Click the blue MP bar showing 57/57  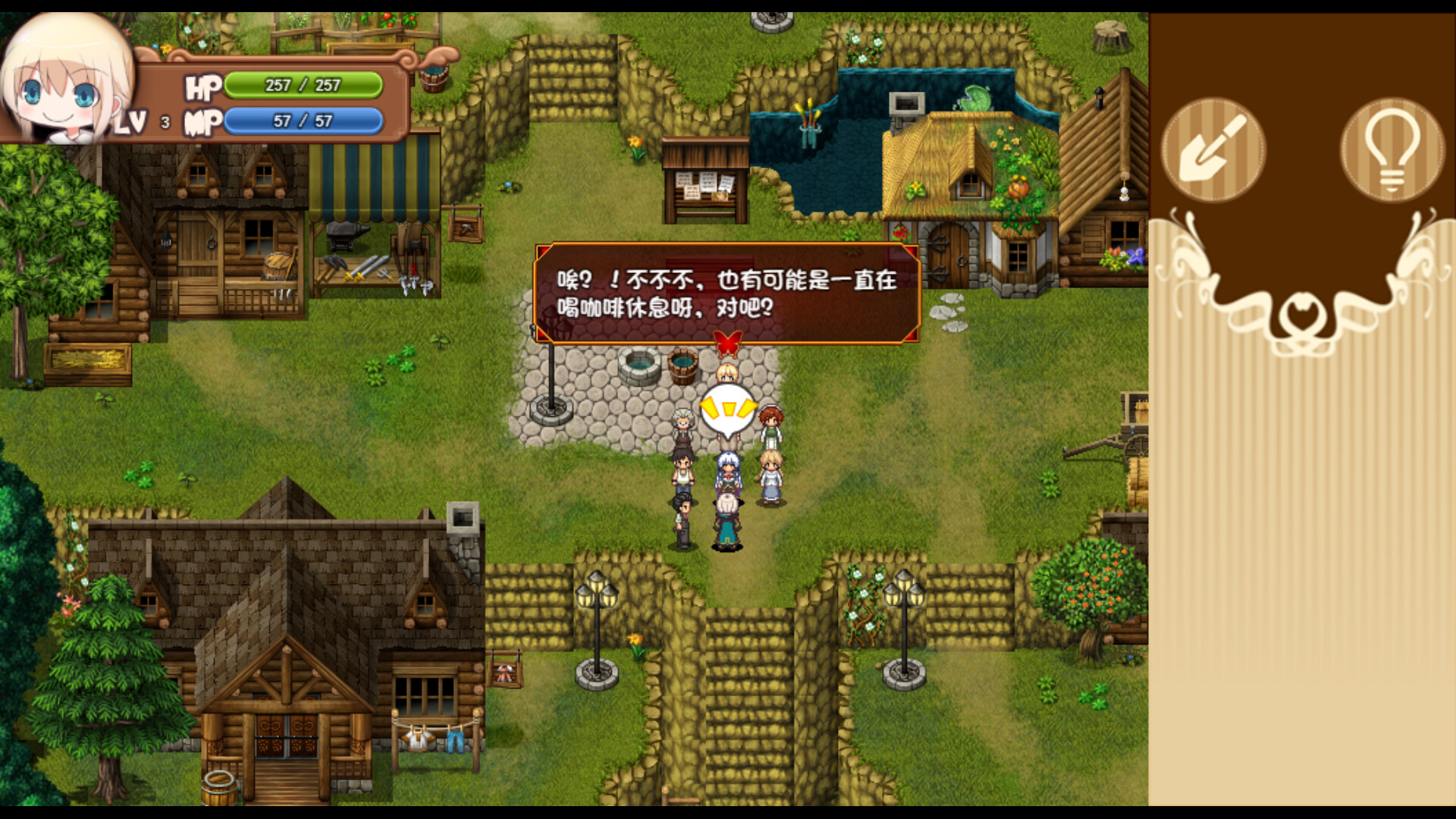303,121
